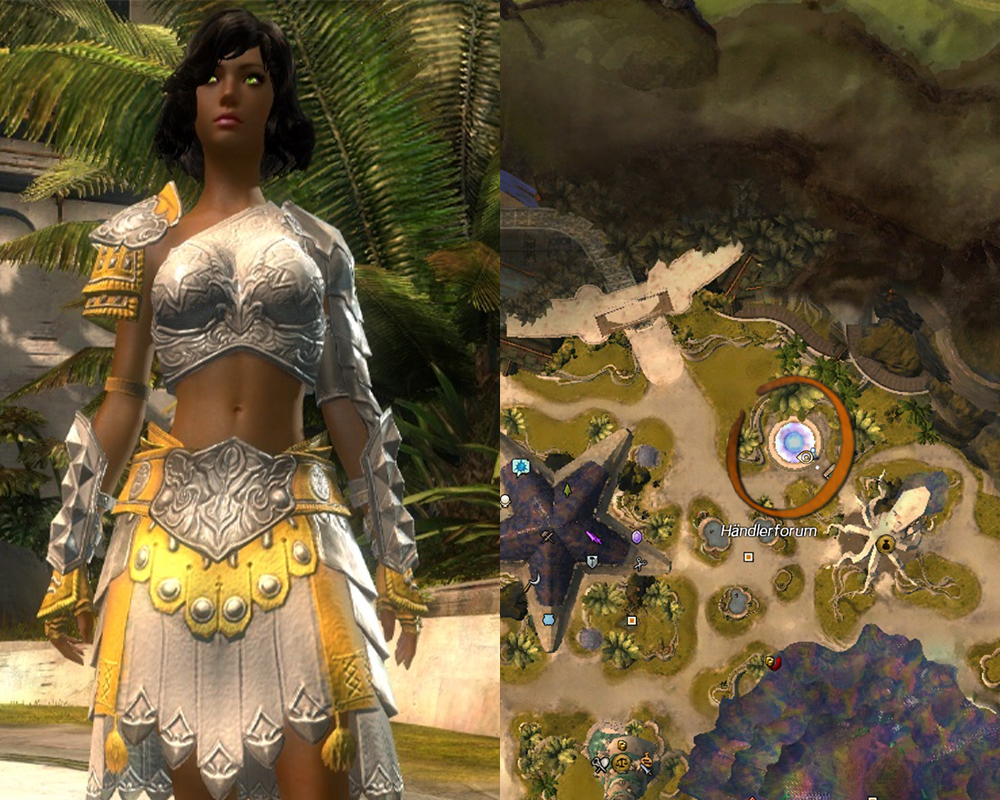Select the money bag bank icon
This screenshot has width=1000, height=800.
pos(886,543)
